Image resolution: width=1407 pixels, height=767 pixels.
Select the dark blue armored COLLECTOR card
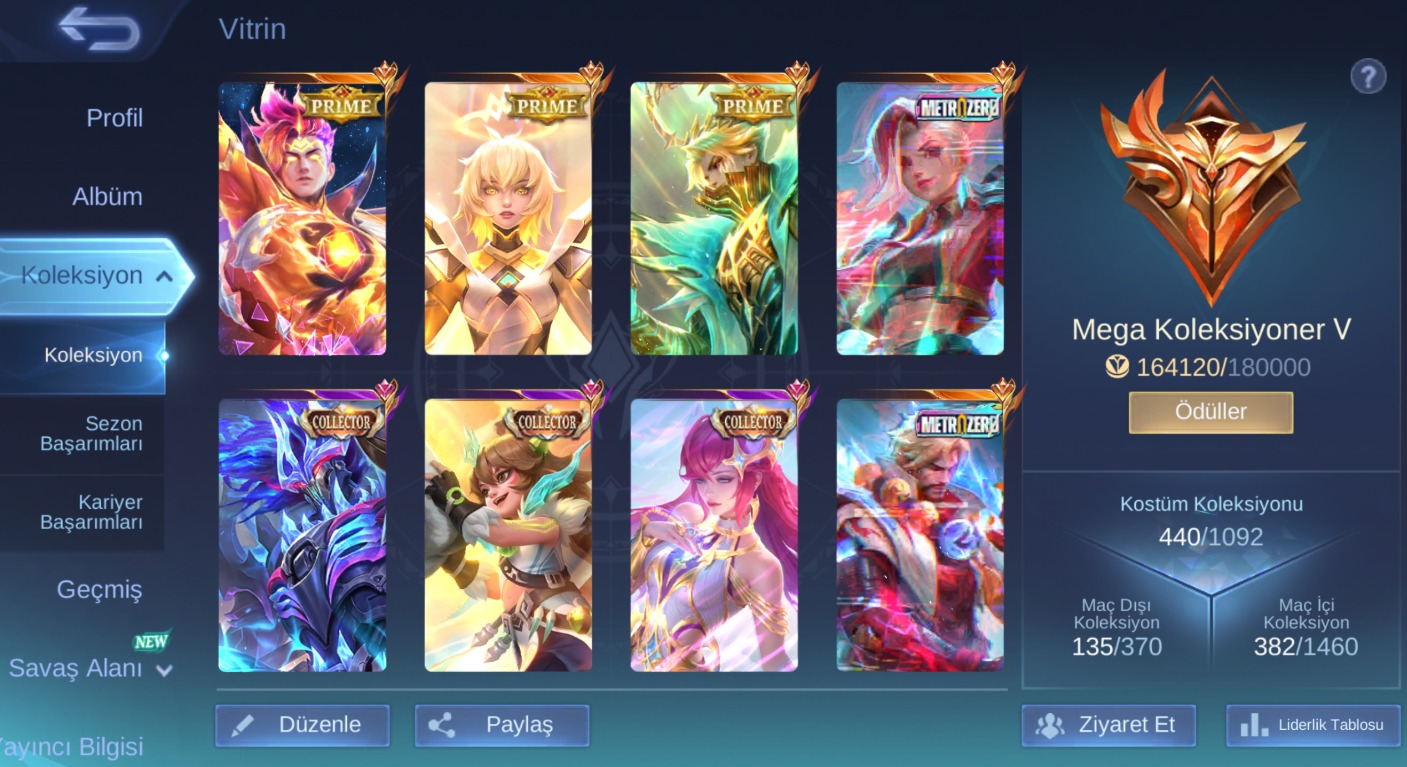(x=302, y=535)
